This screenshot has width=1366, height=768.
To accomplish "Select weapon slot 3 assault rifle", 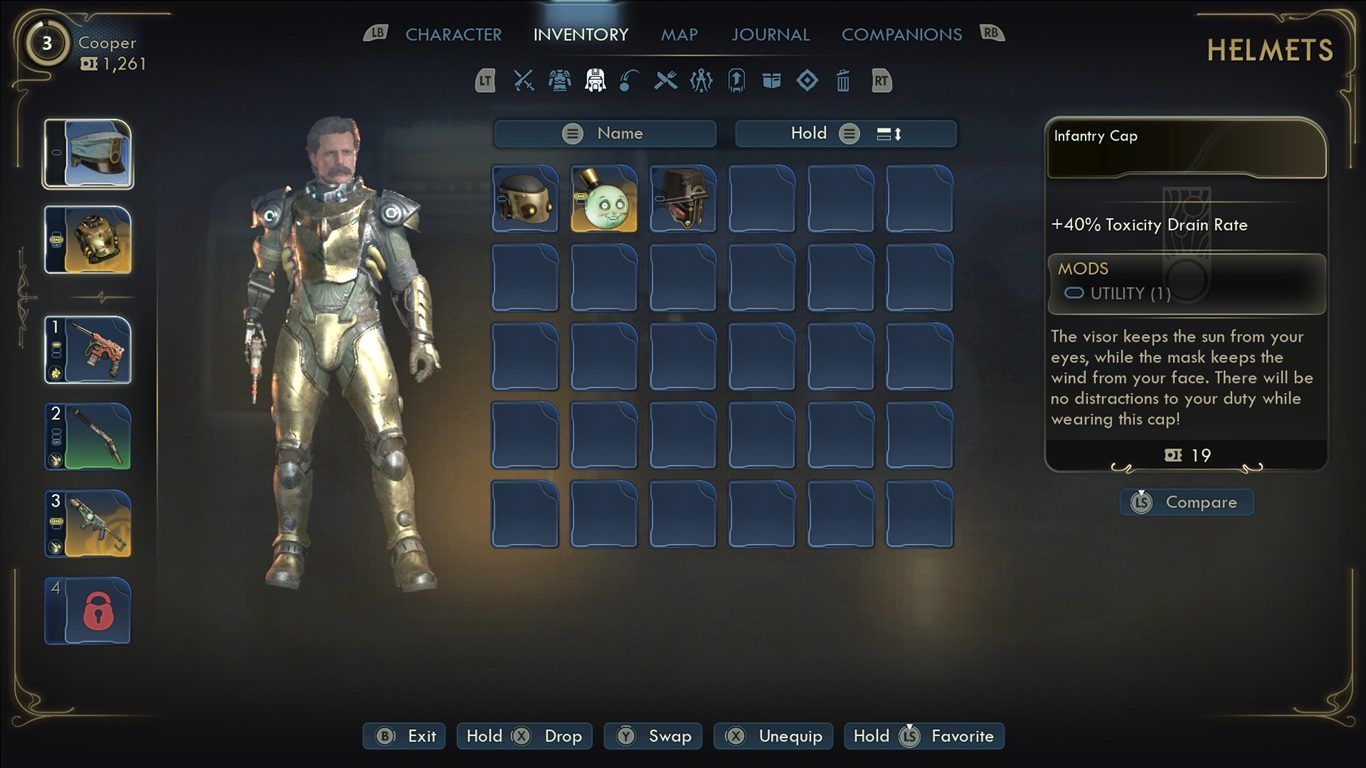I will coord(88,523).
